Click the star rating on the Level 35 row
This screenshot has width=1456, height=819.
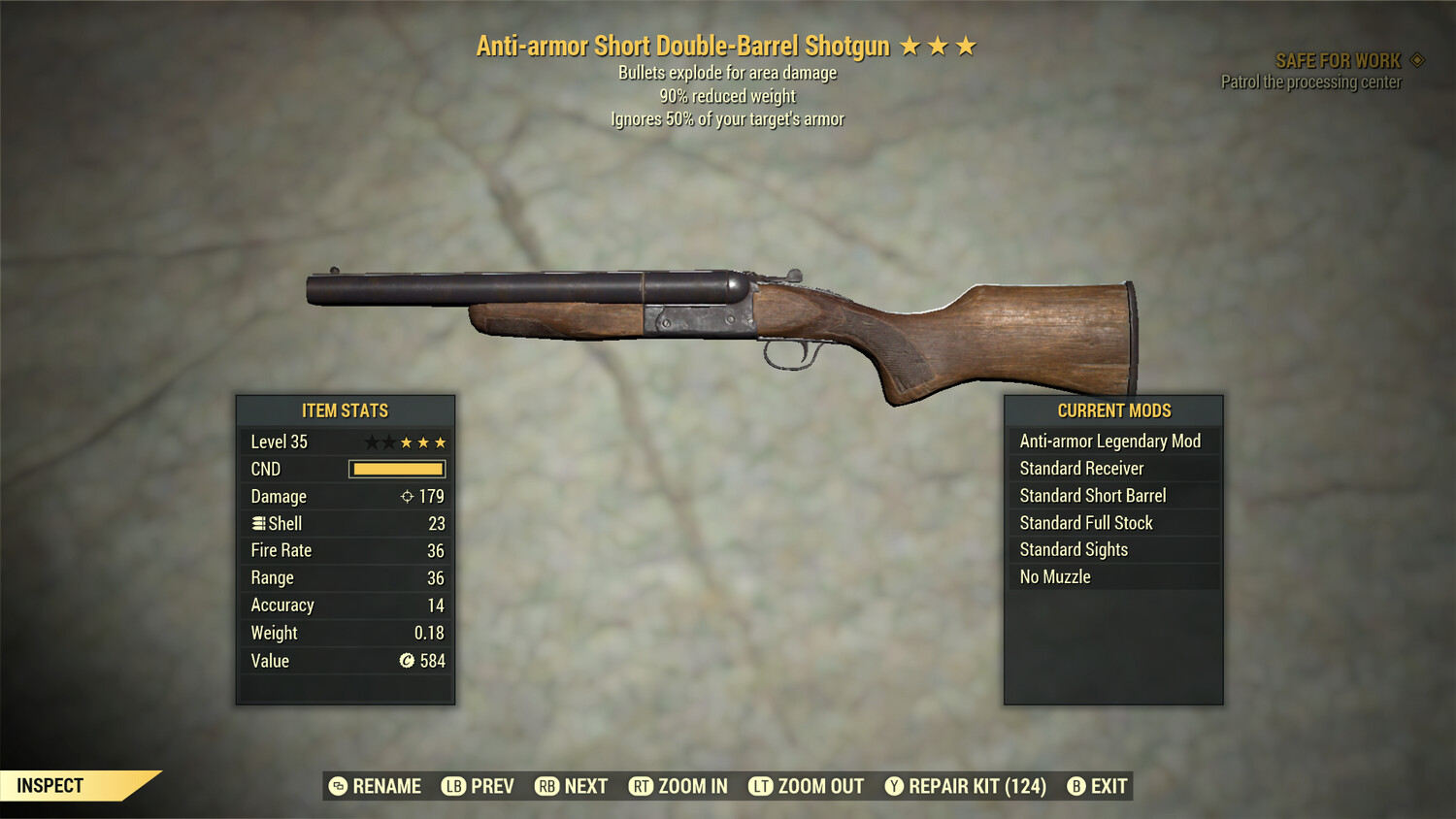pyautogui.click(x=407, y=442)
